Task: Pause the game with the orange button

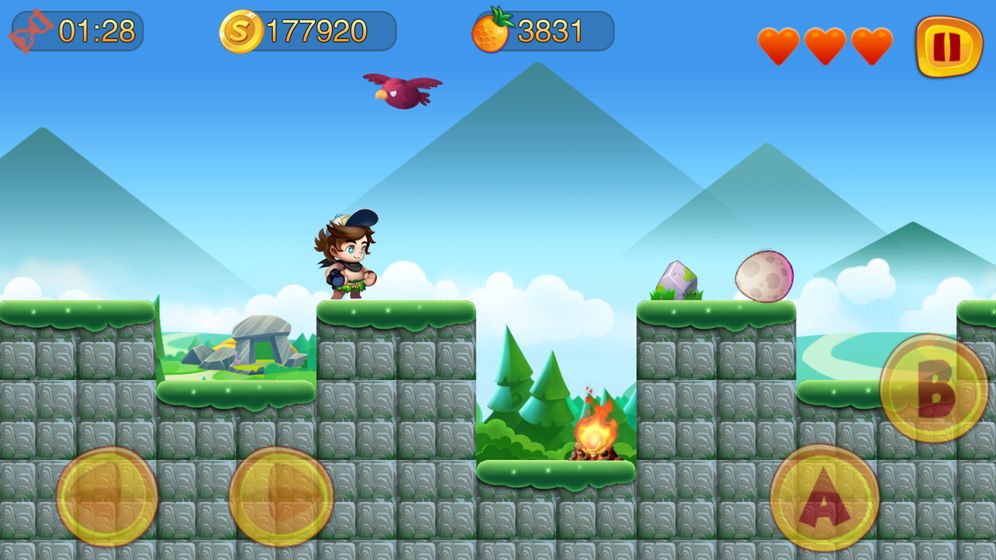Action: (948, 46)
